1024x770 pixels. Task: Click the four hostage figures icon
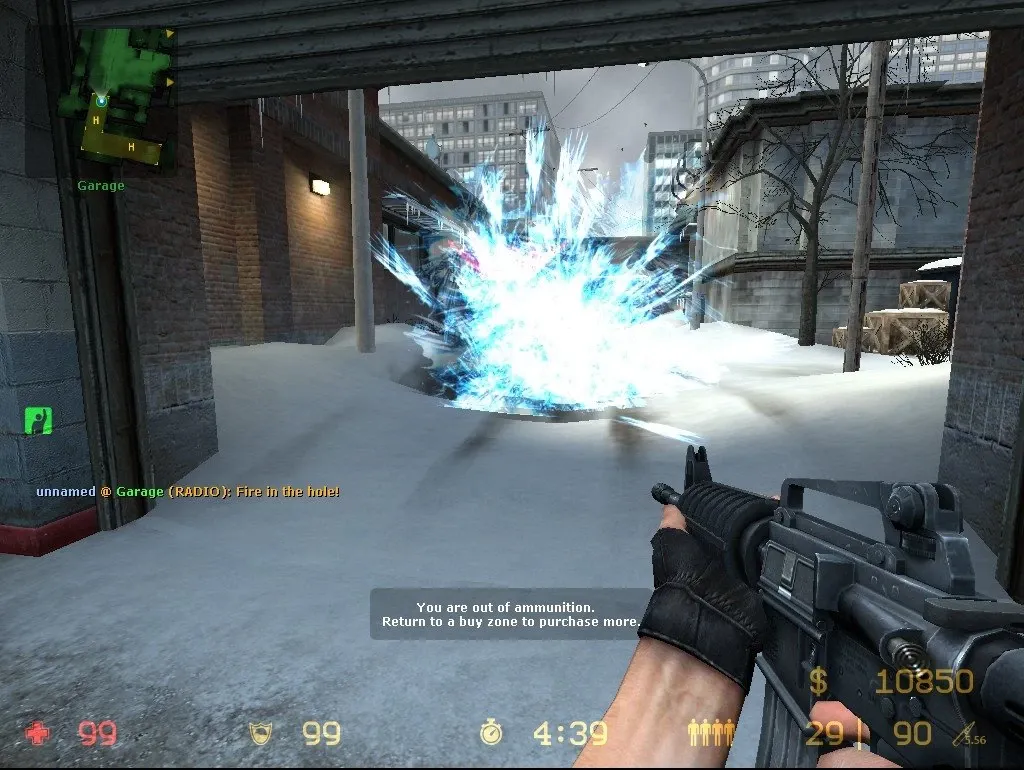tap(711, 733)
